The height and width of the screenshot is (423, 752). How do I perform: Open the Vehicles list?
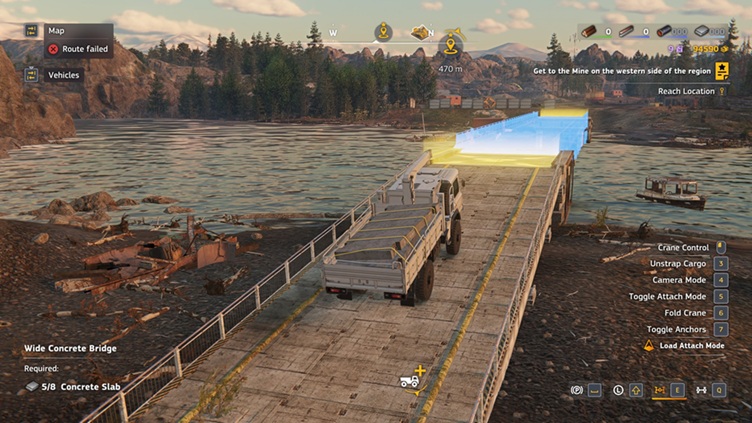click(x=63, y=75)
